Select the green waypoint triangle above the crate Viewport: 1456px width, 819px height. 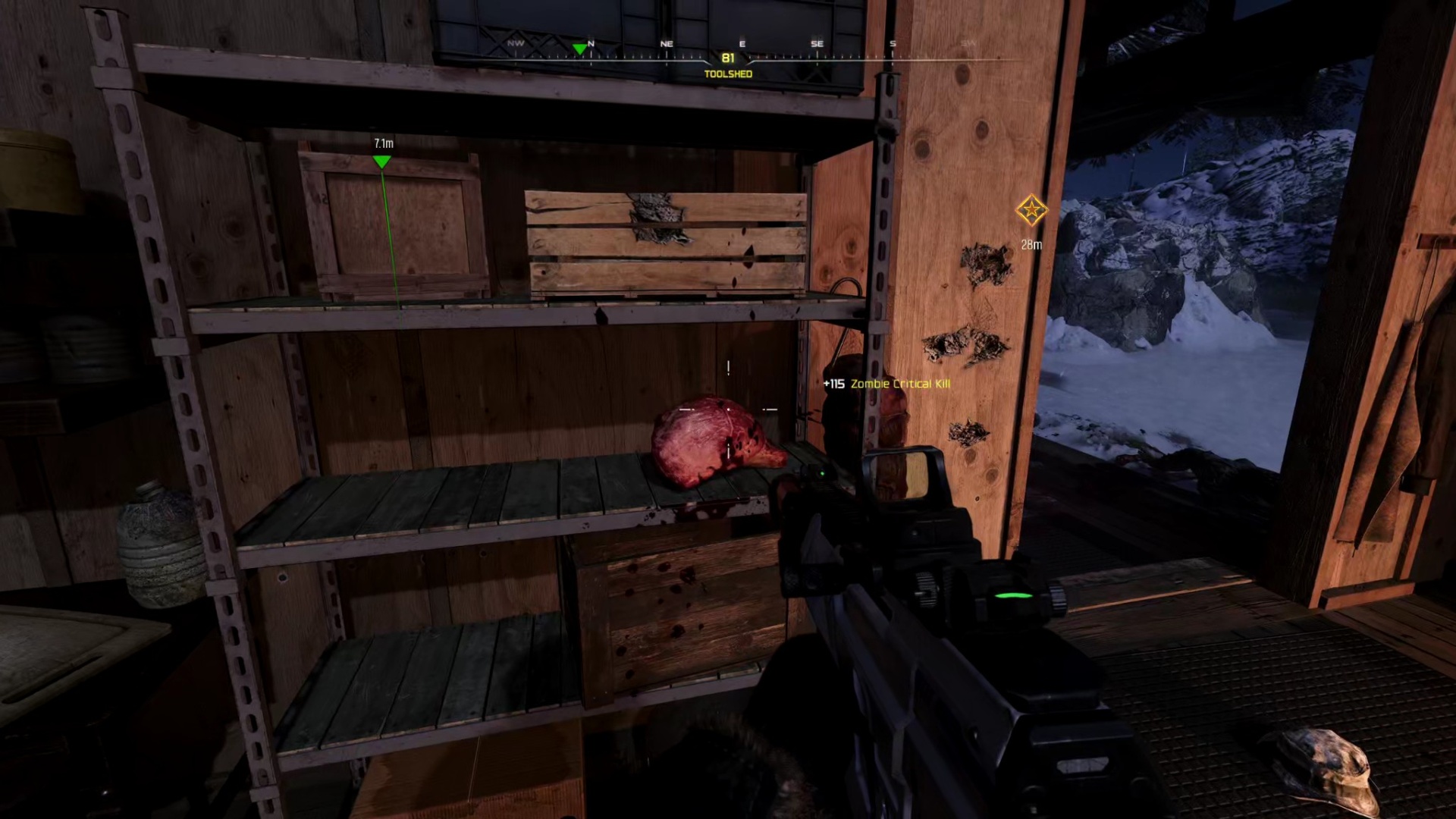[x=381, y=162]
